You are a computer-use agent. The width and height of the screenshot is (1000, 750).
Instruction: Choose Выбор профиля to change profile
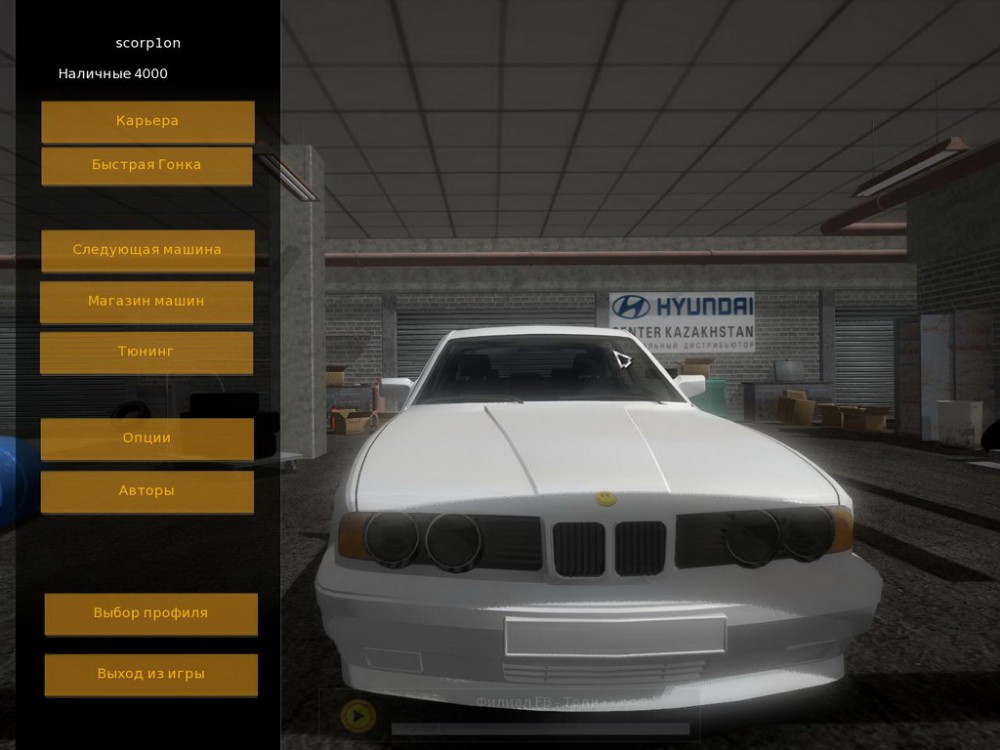point(151,613)
